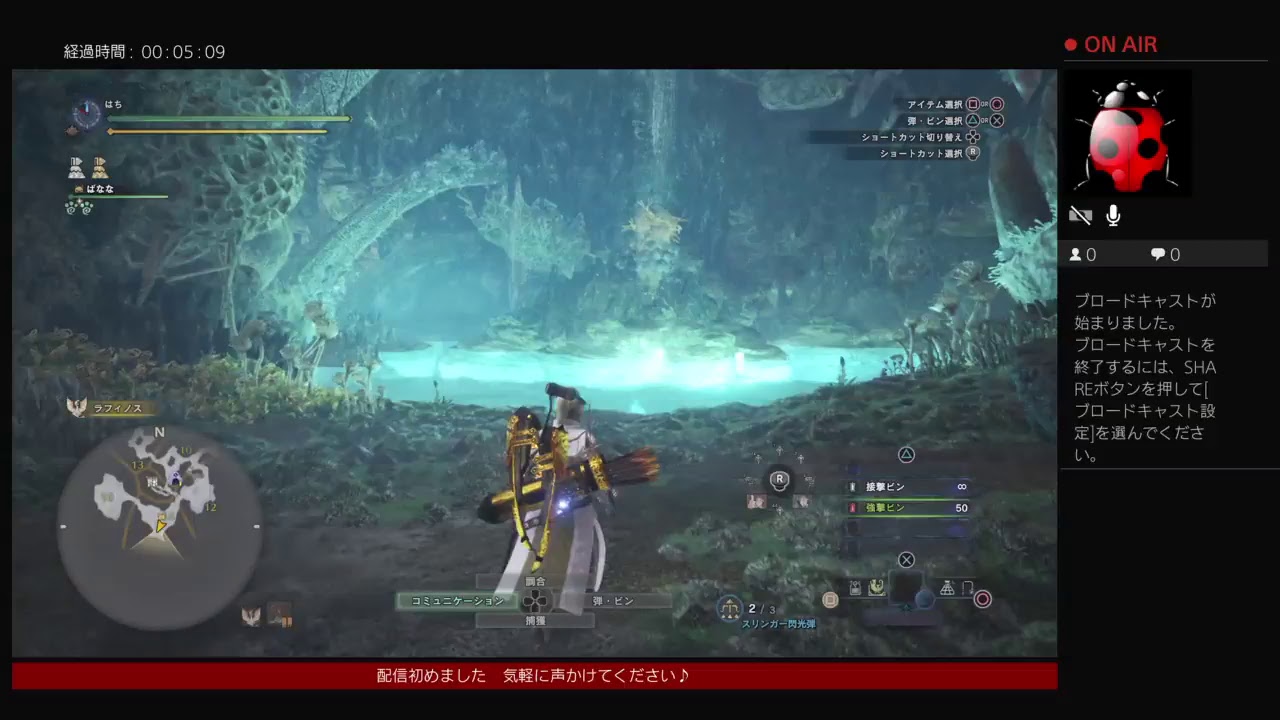Select the 強撃ビン ammo icon
Image resolution: width=1280 pixels, height=720 pixels.
click(852, 508)
